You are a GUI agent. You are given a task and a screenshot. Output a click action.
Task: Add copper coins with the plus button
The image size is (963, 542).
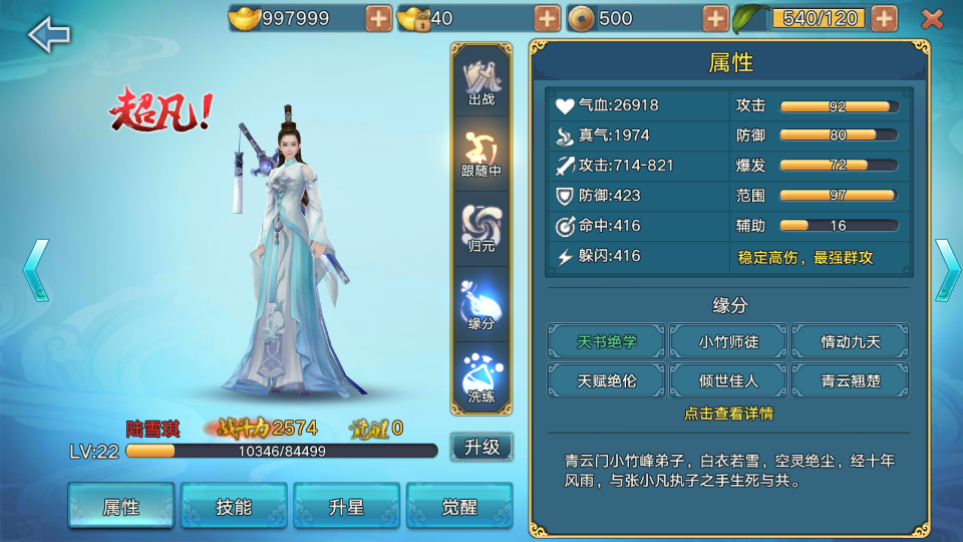point(715,18)
